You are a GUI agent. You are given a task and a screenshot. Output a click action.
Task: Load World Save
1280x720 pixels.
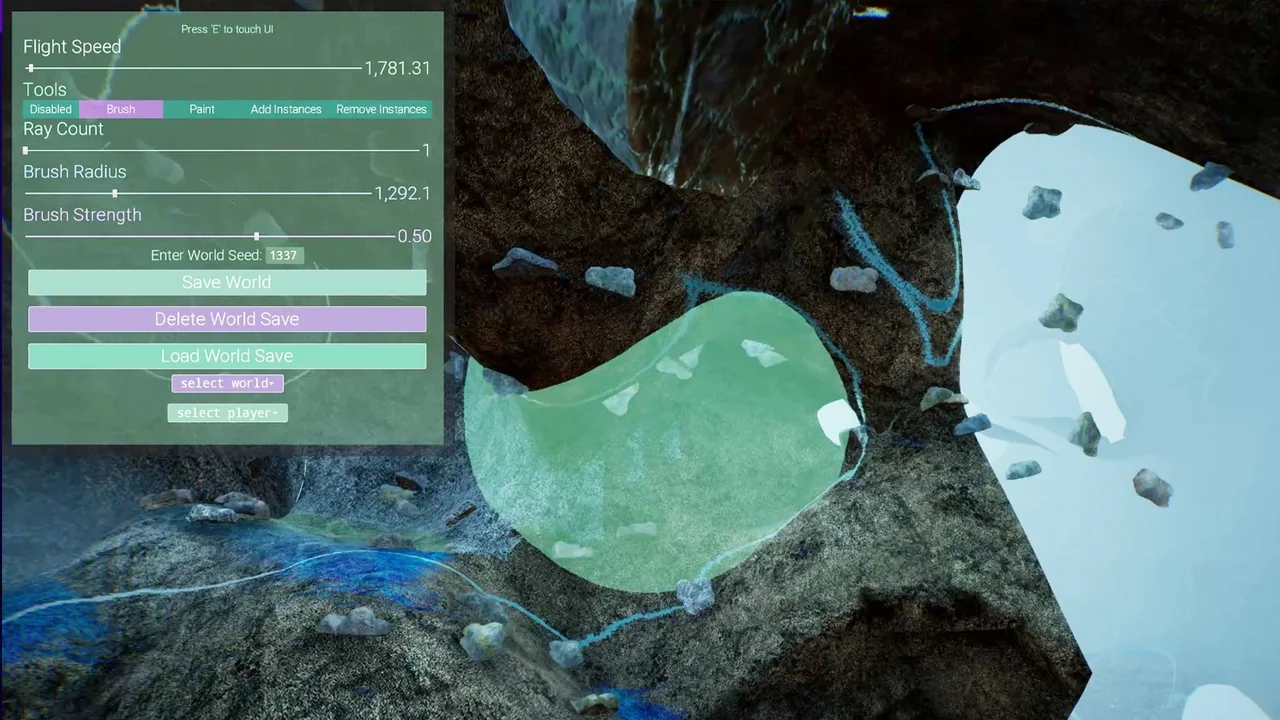pos(227,356)
